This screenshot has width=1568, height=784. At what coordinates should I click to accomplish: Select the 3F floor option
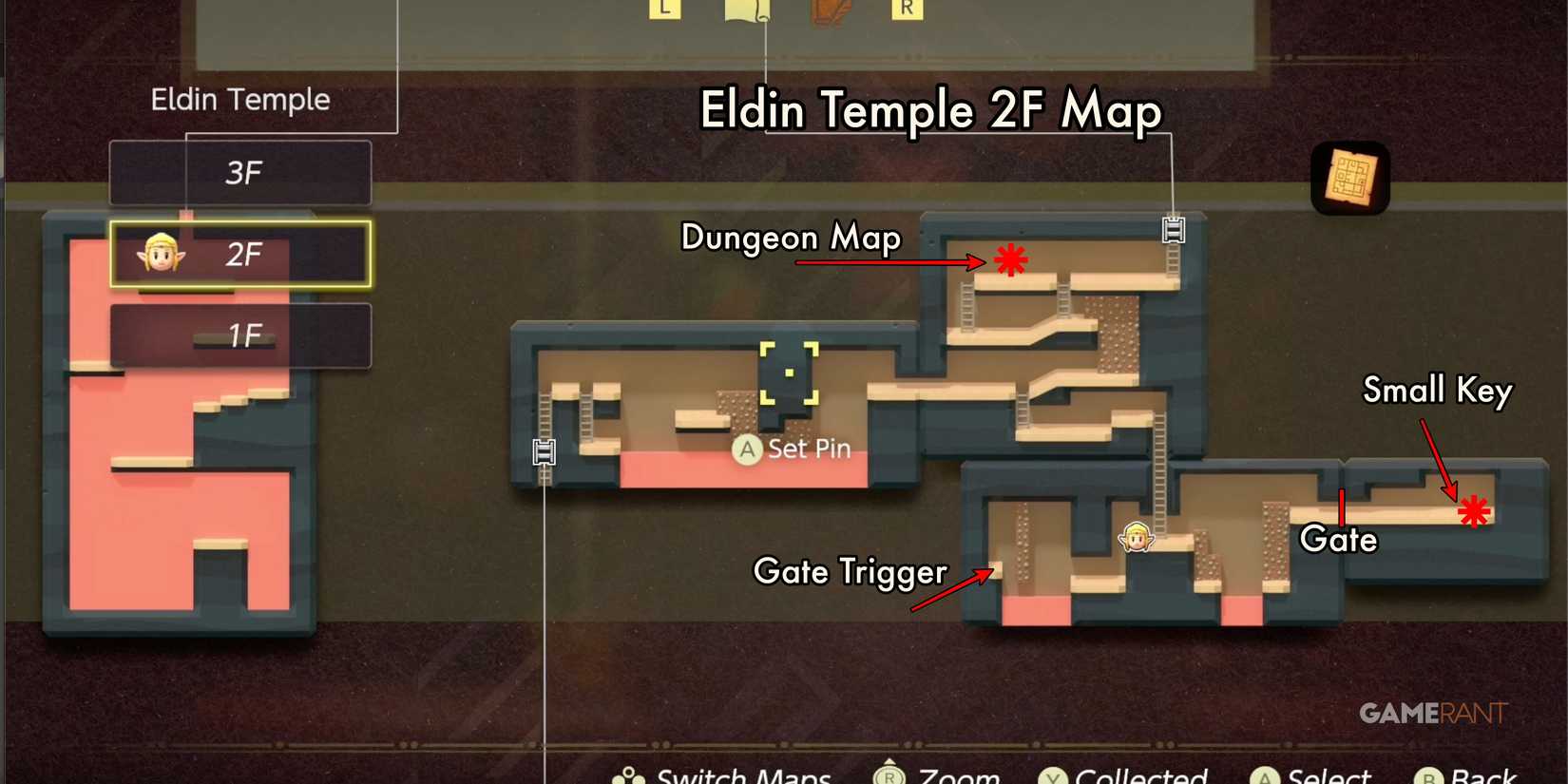click(240, 173)
